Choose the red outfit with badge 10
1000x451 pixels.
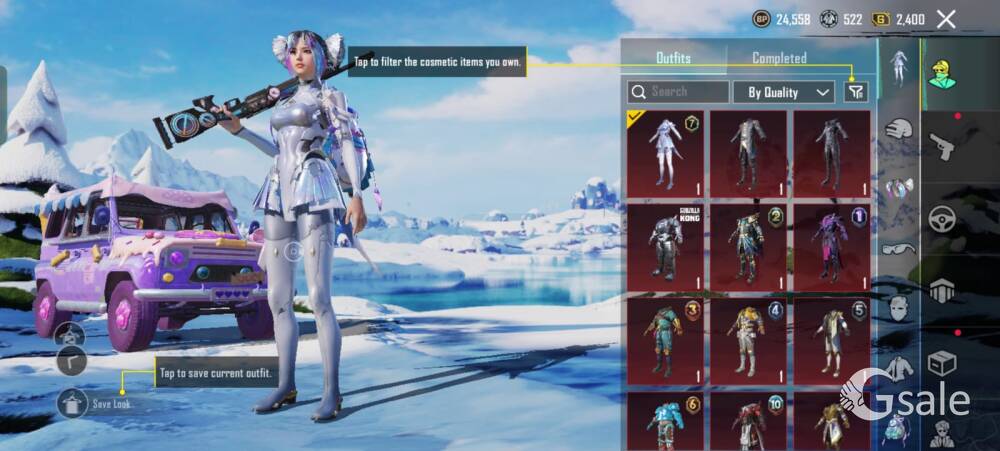coord(748,420)
